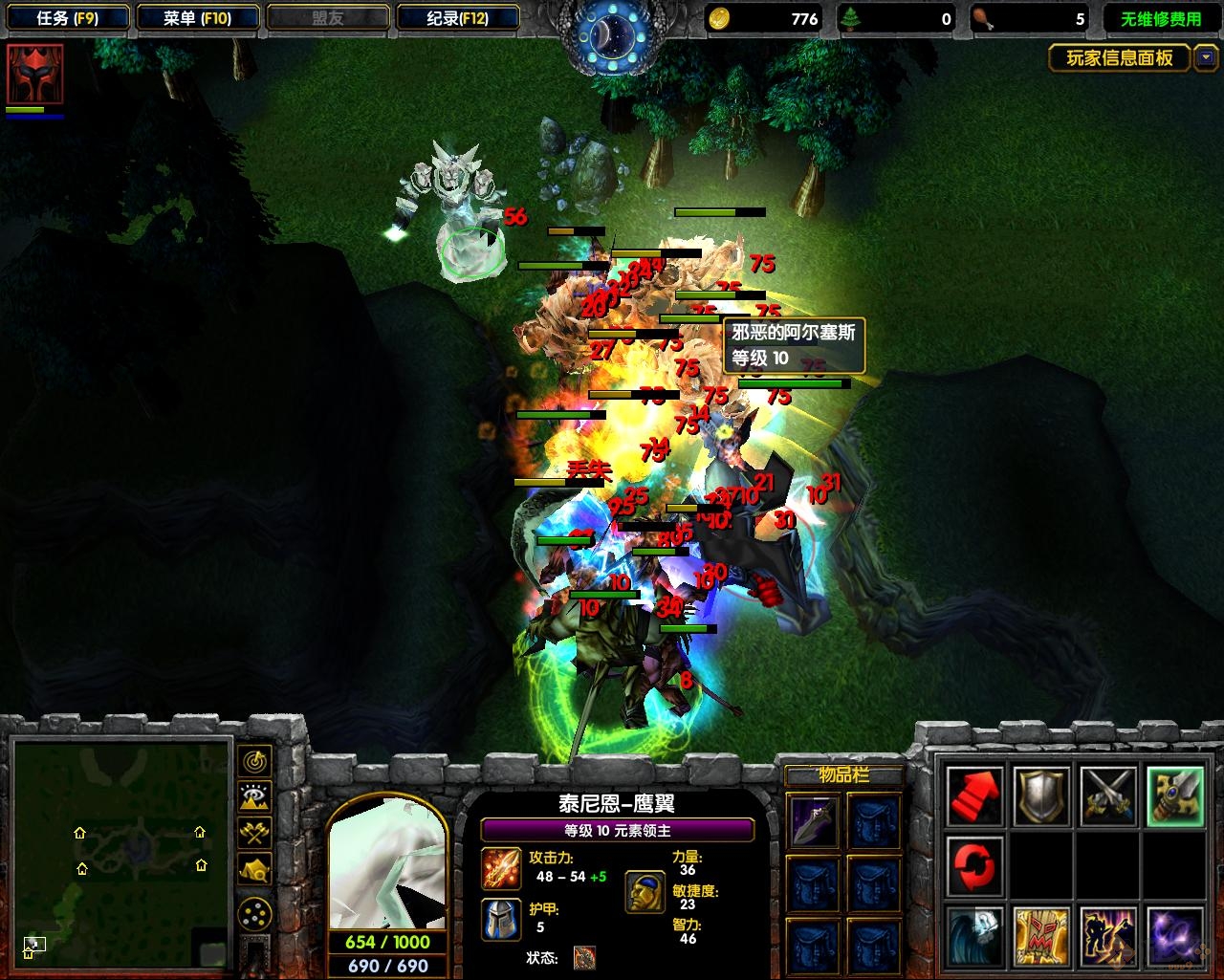Select the dagger item in inventory

[814, 821]
